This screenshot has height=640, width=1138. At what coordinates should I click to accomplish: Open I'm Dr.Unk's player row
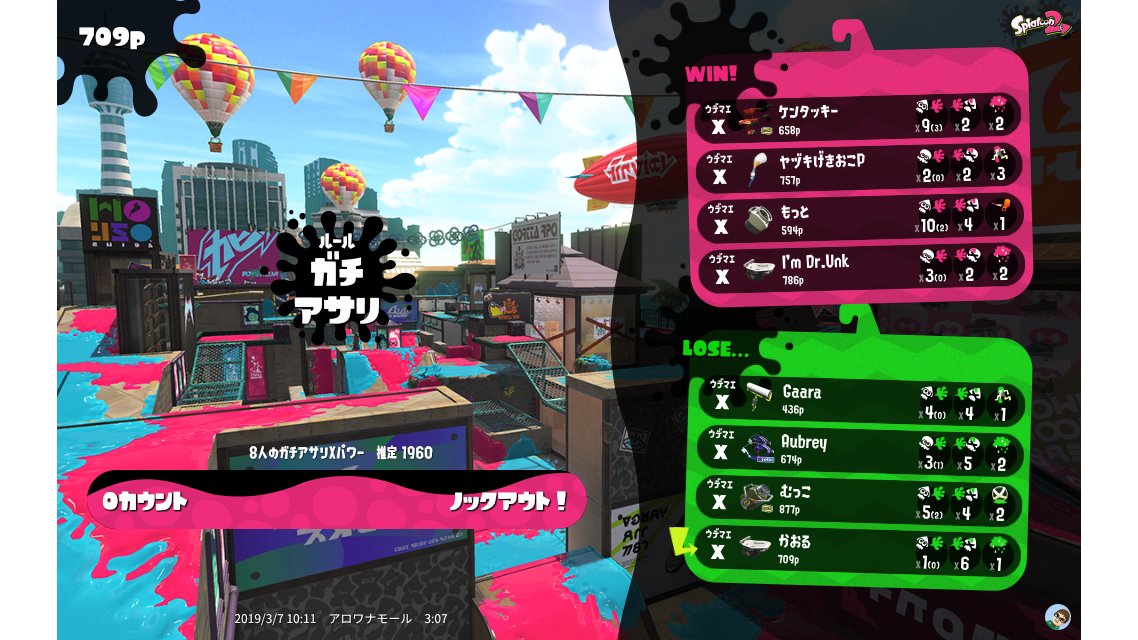[x=860, y=266]
